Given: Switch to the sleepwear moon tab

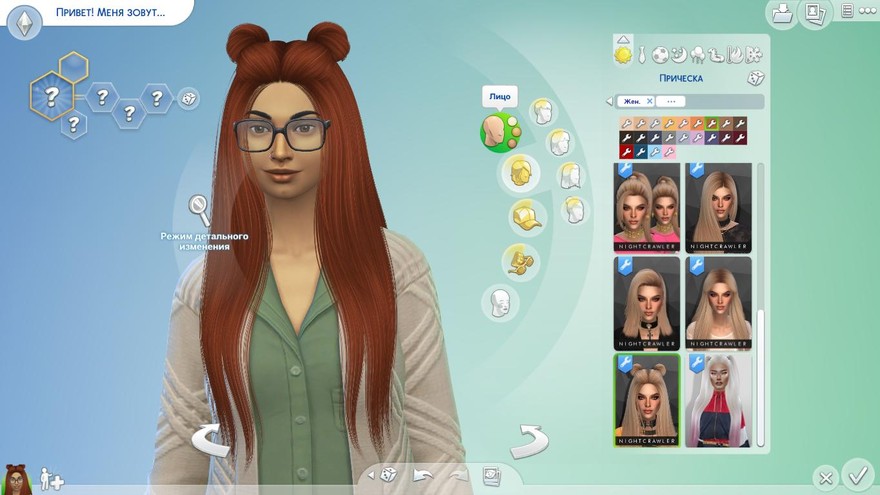Looking at the screenshot, I should 678,54.
